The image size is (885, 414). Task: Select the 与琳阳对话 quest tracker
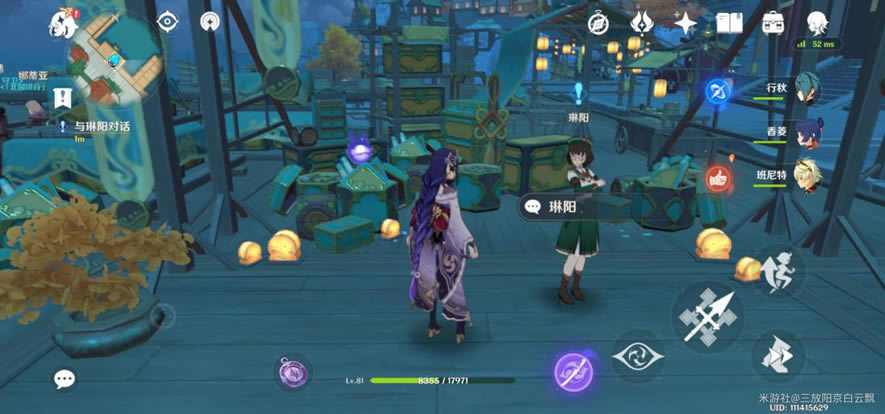108,127
